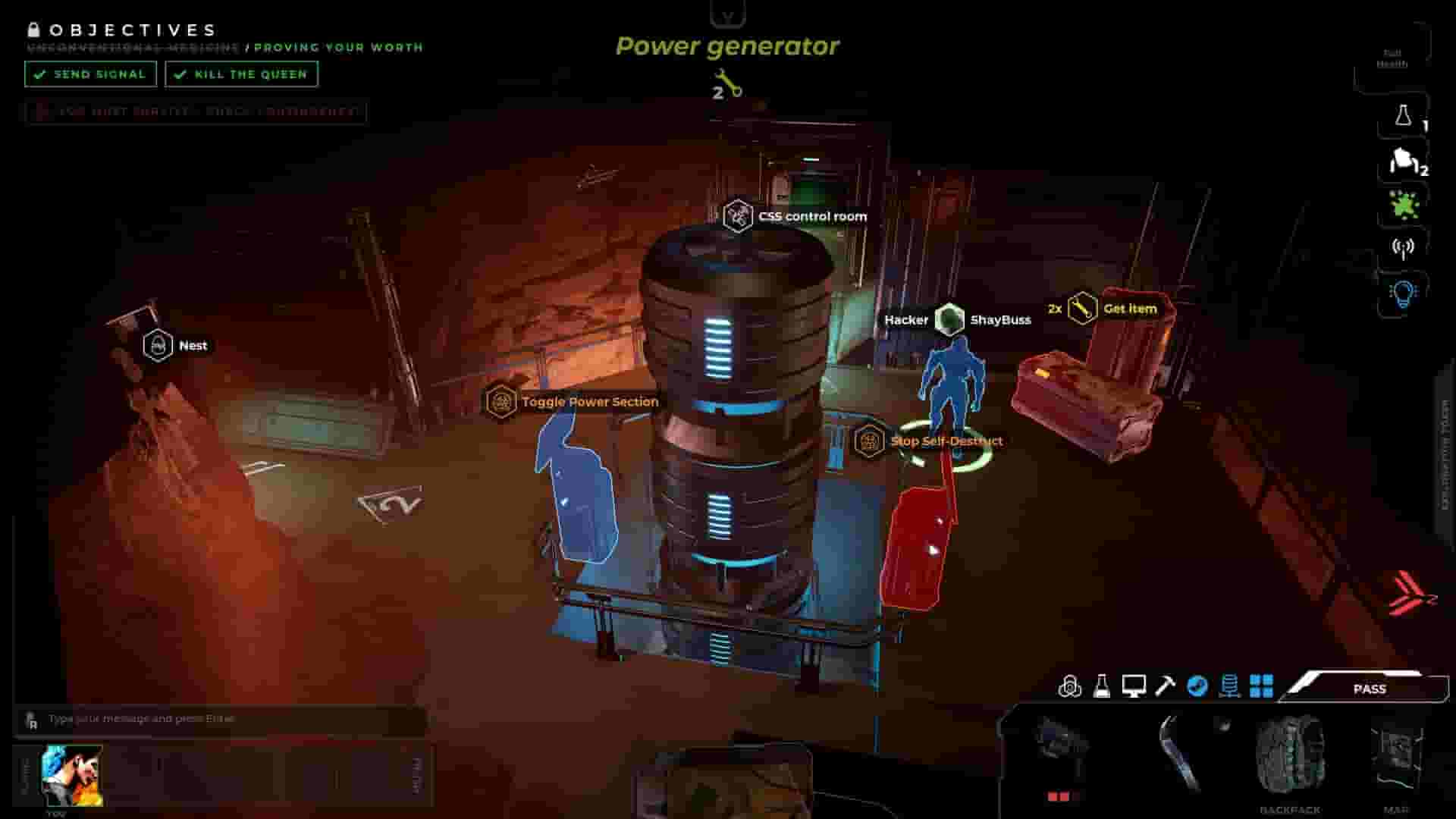The height and width of the screenshot is (819, 1456).
Task: Check the Kill The Queen objective
Action: point(240,74)
